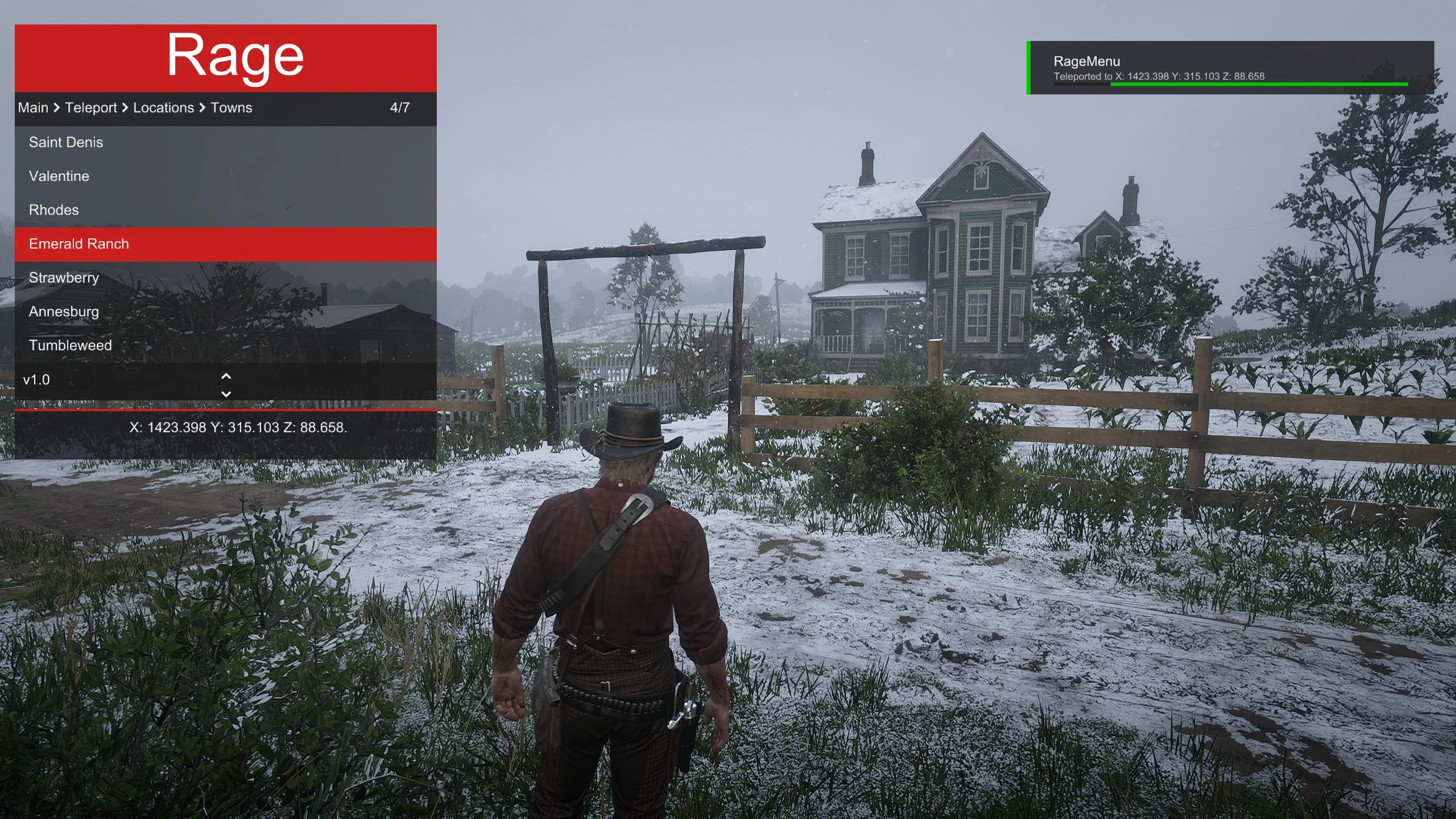The height and width of the screenshot is (819, 1456).
Task: Teleport to Saint Denis
Action: (66, 142)
